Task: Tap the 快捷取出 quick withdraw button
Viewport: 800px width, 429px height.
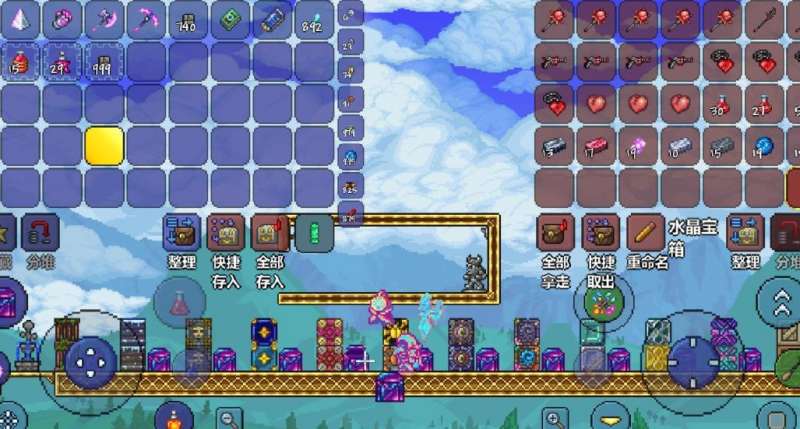Action: [599, 233]
